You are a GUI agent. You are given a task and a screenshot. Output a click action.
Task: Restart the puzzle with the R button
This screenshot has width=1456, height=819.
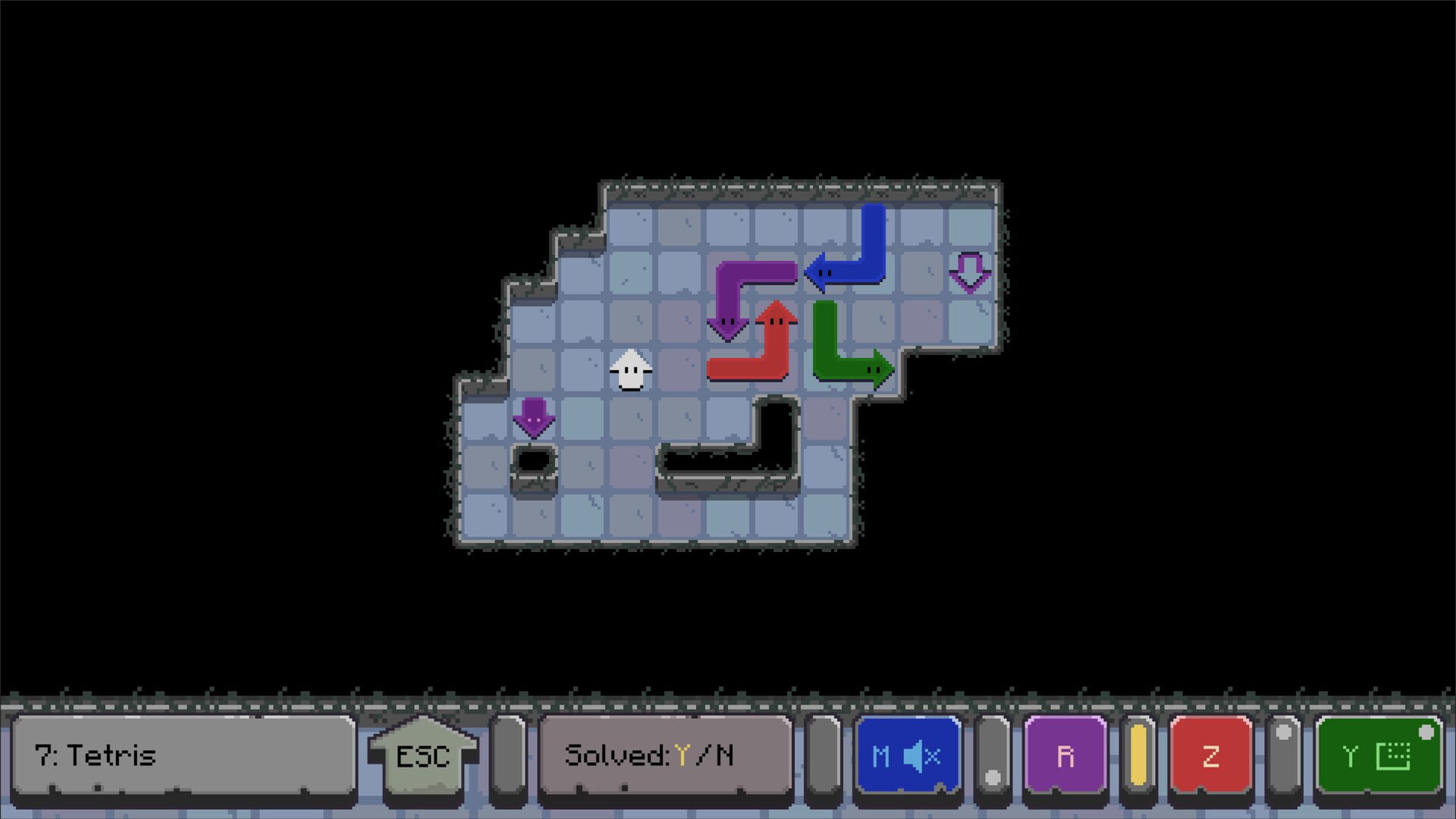tap(1065, 755)
